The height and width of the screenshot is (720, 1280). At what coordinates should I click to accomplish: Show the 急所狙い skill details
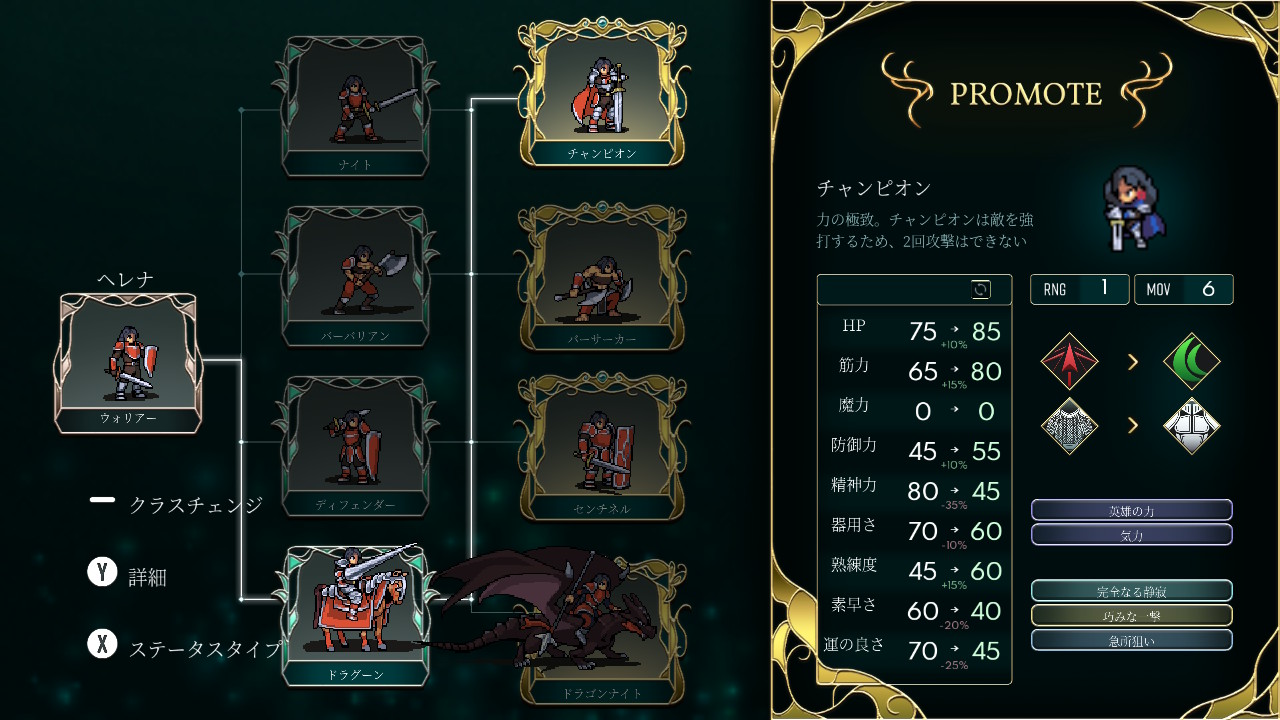click(1131, 640)
